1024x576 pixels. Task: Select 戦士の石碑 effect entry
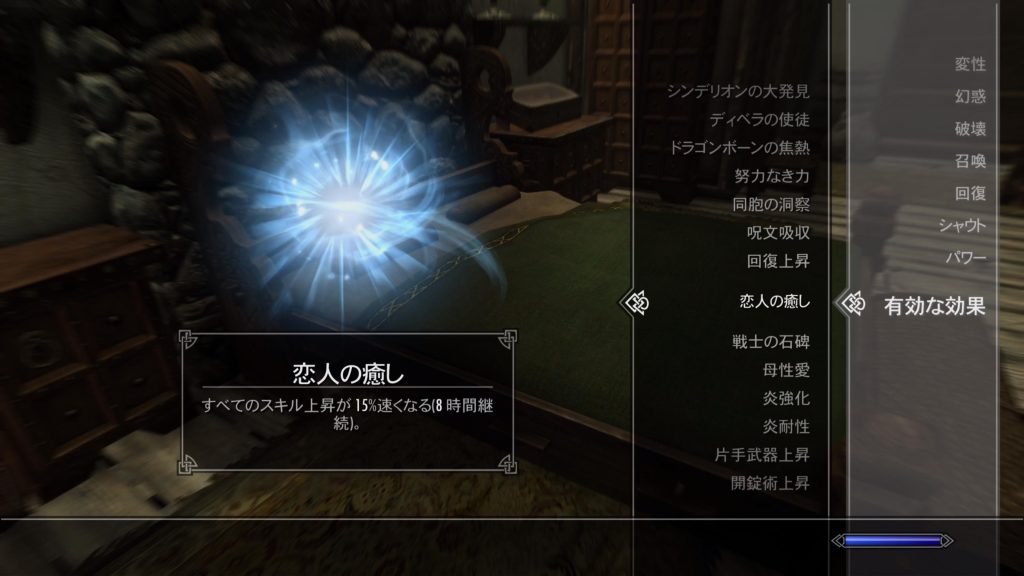pyautogui.click(x=770, y=342)
